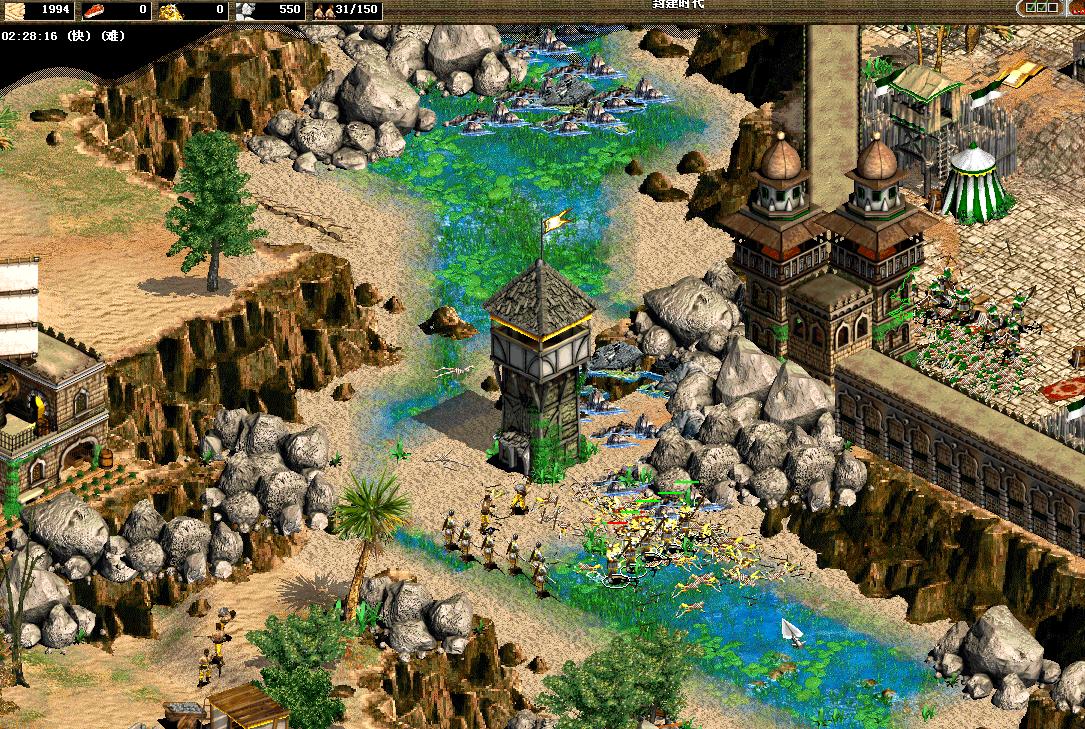The image size is (1085, 729).
Task: Toggle the empty unchecked checkbox in top bar
Action: (x=1053, y=7)
